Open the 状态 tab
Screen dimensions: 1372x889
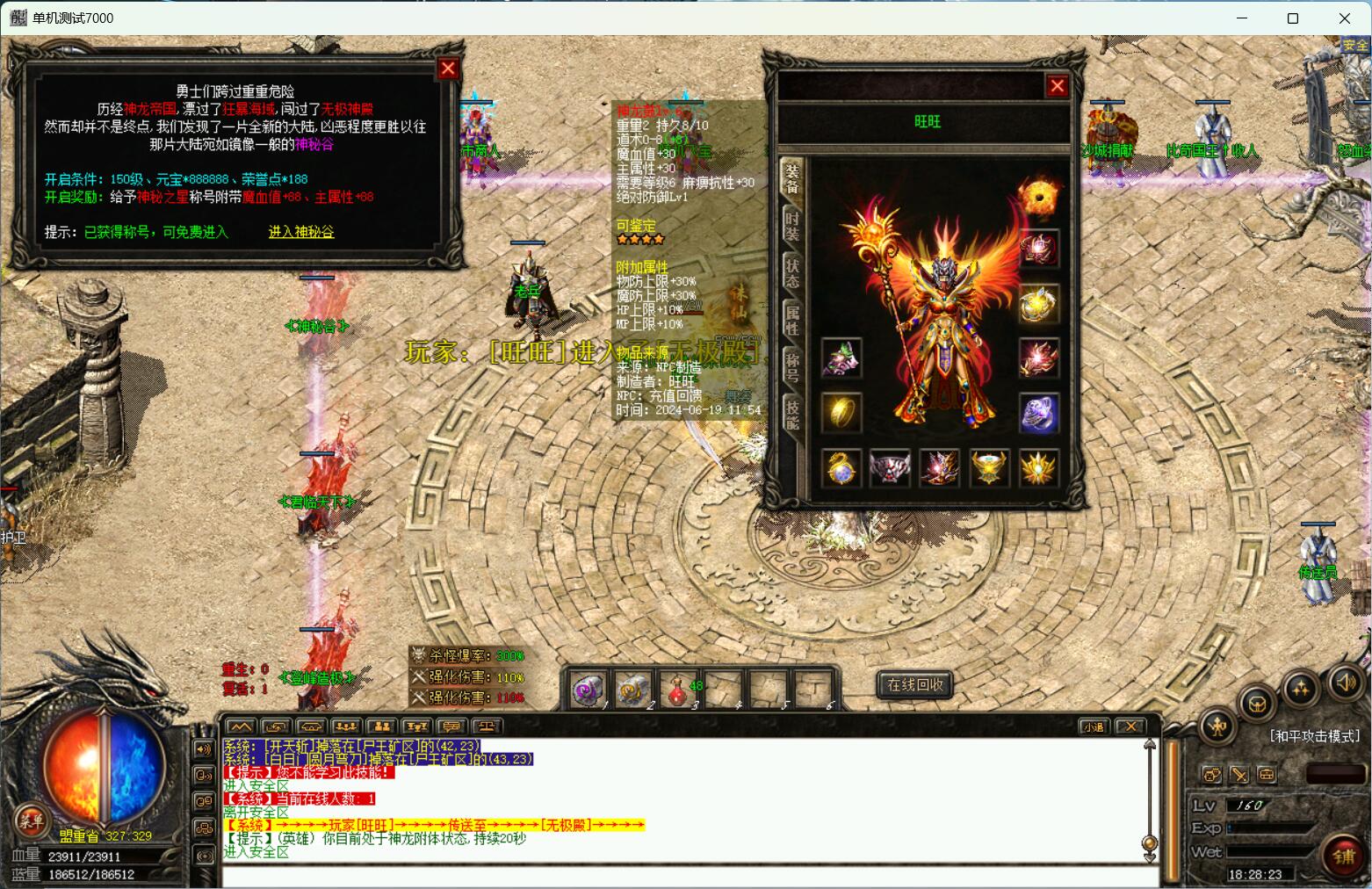[x=791, y=271]
